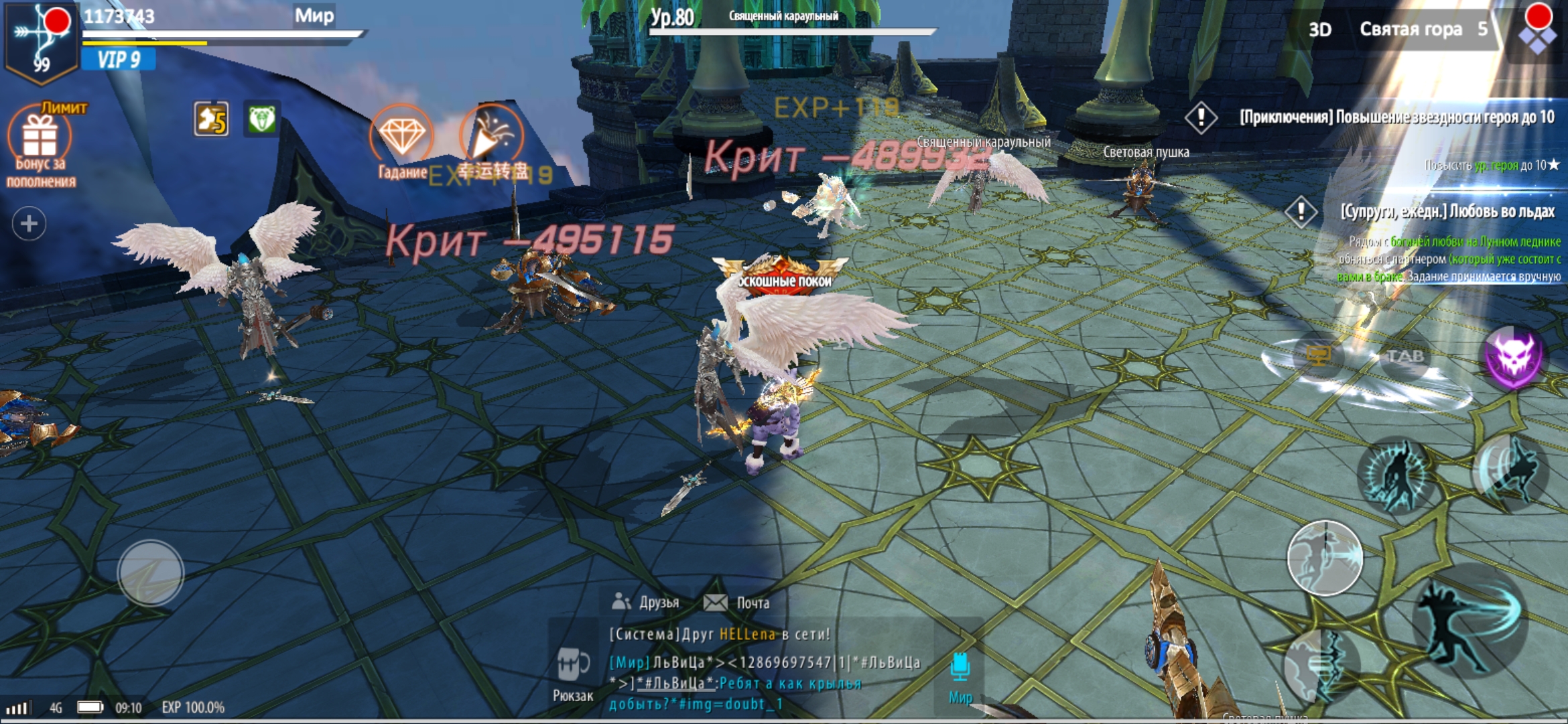Open the VIP 9 badge
The height and width of the screenshot is (724, 1568).
119,60
